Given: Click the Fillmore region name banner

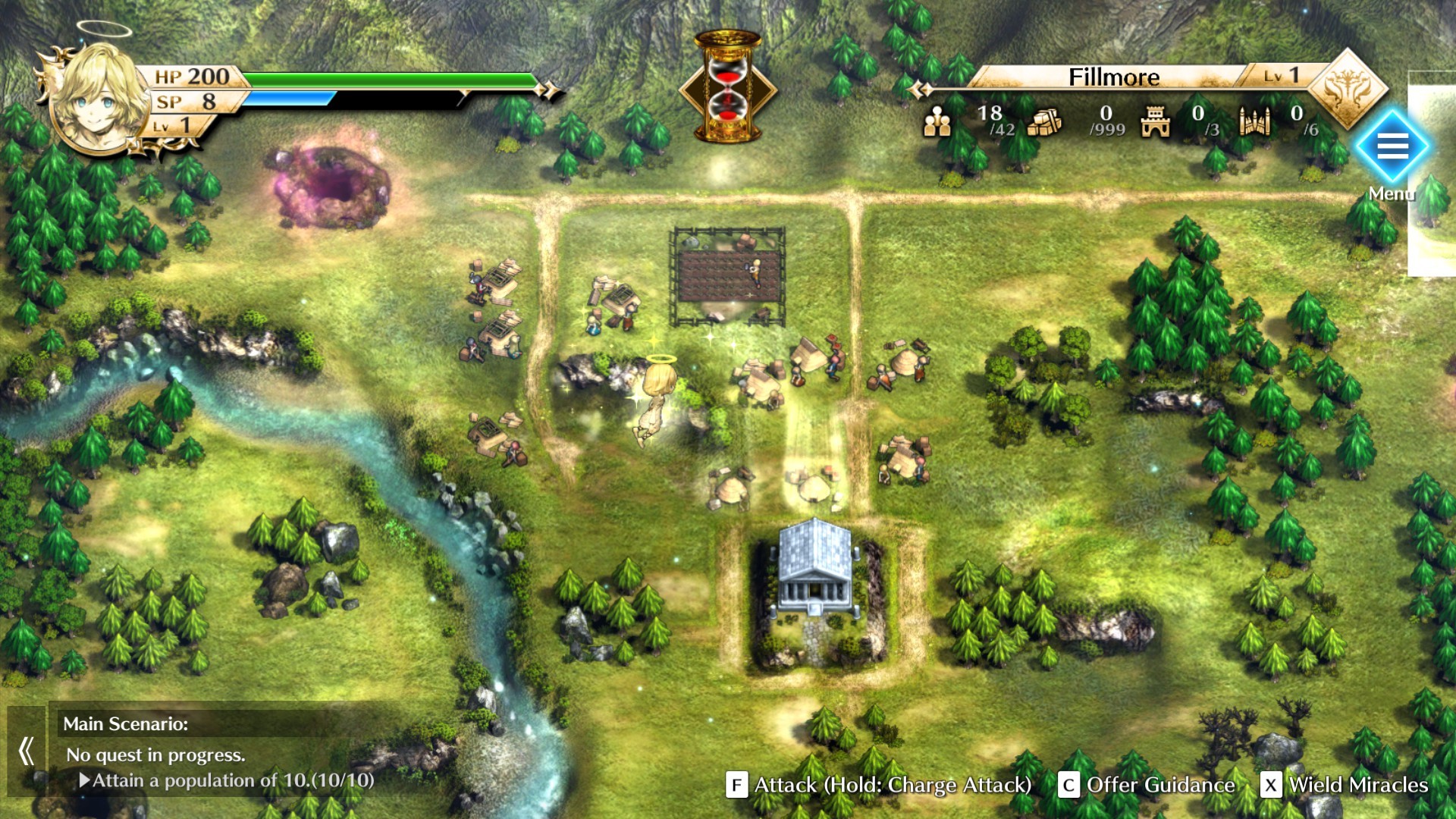Looking at the screenshot, I should click(x=1115, y=77).
